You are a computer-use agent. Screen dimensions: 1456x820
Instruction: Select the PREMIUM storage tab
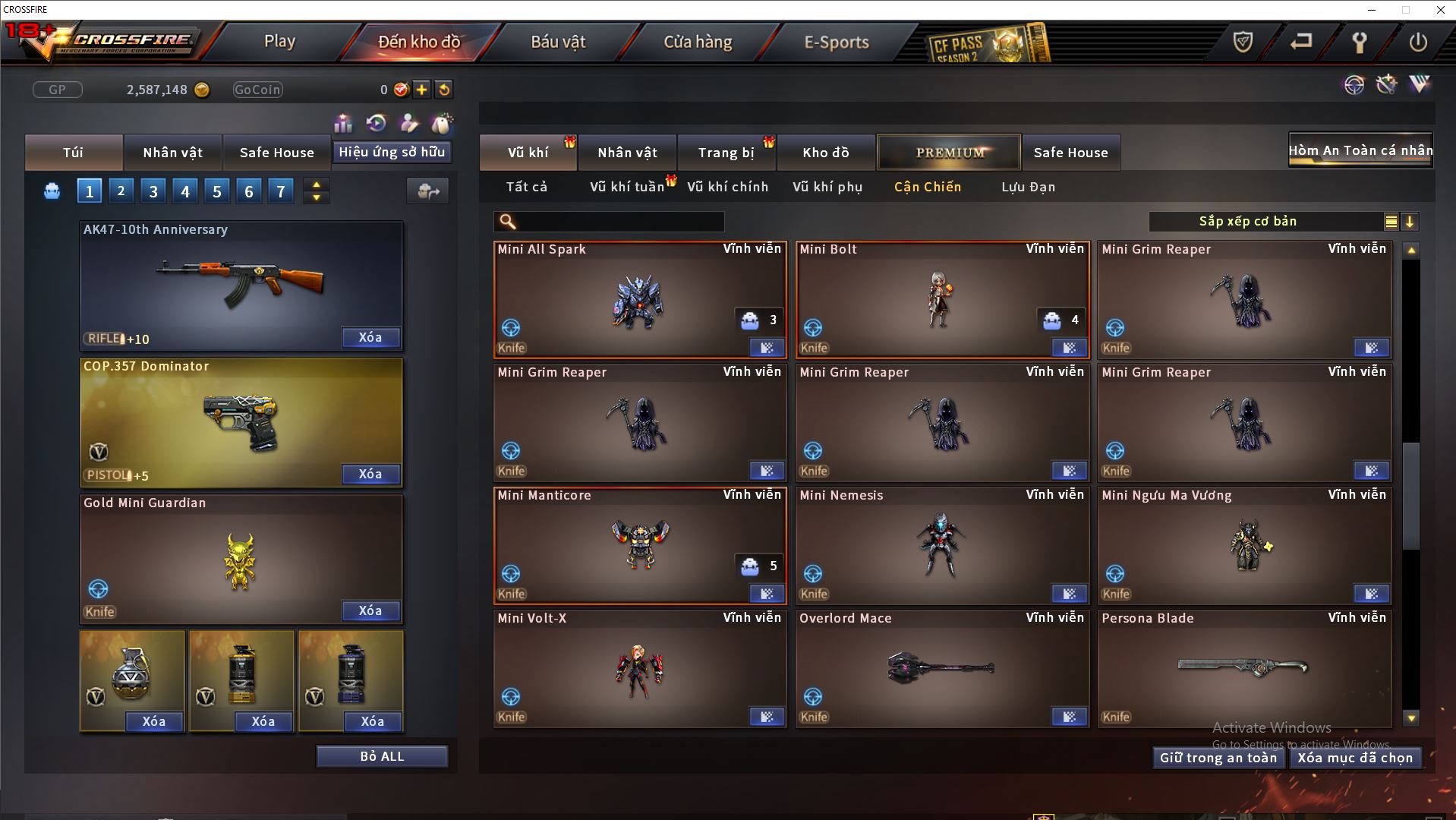click(x=949, y=153)
